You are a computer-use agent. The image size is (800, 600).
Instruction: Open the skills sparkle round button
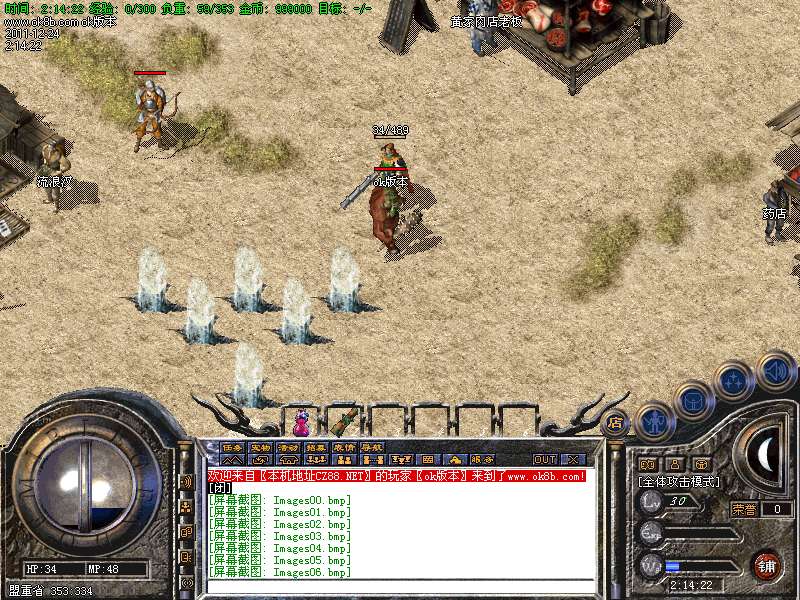[x=735, y=380]
